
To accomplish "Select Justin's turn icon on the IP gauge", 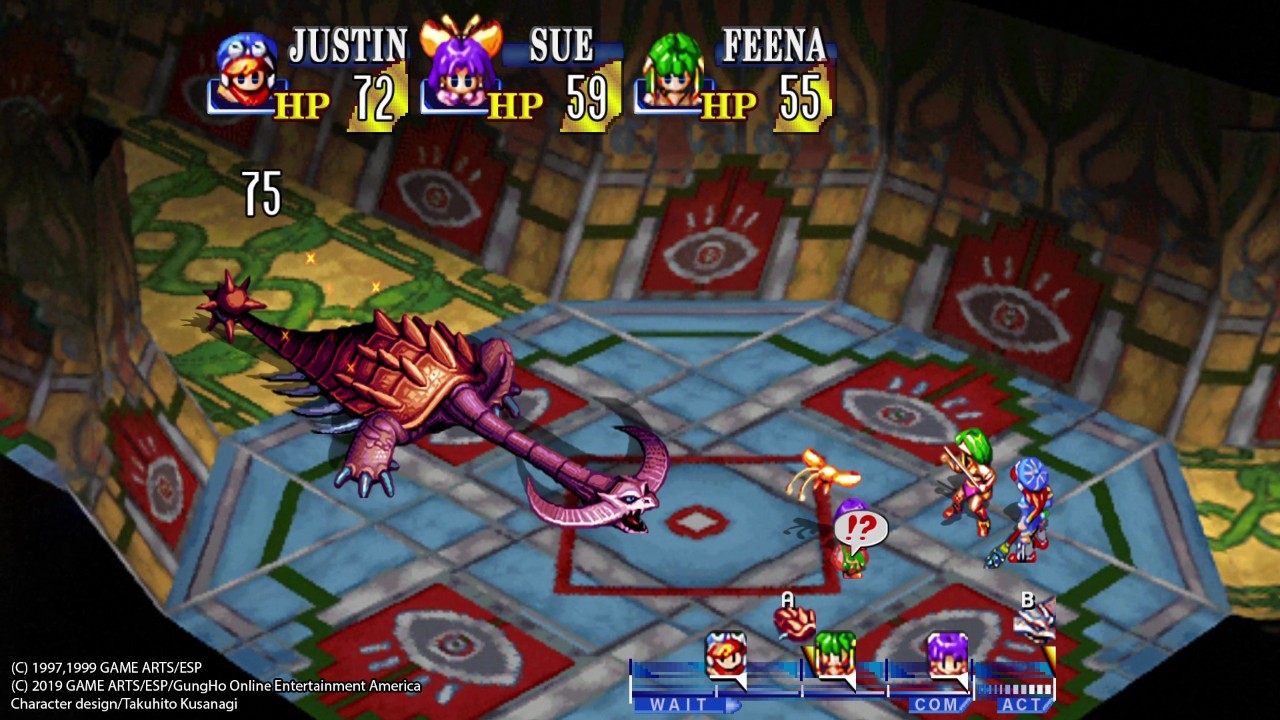I will [726, 655].
